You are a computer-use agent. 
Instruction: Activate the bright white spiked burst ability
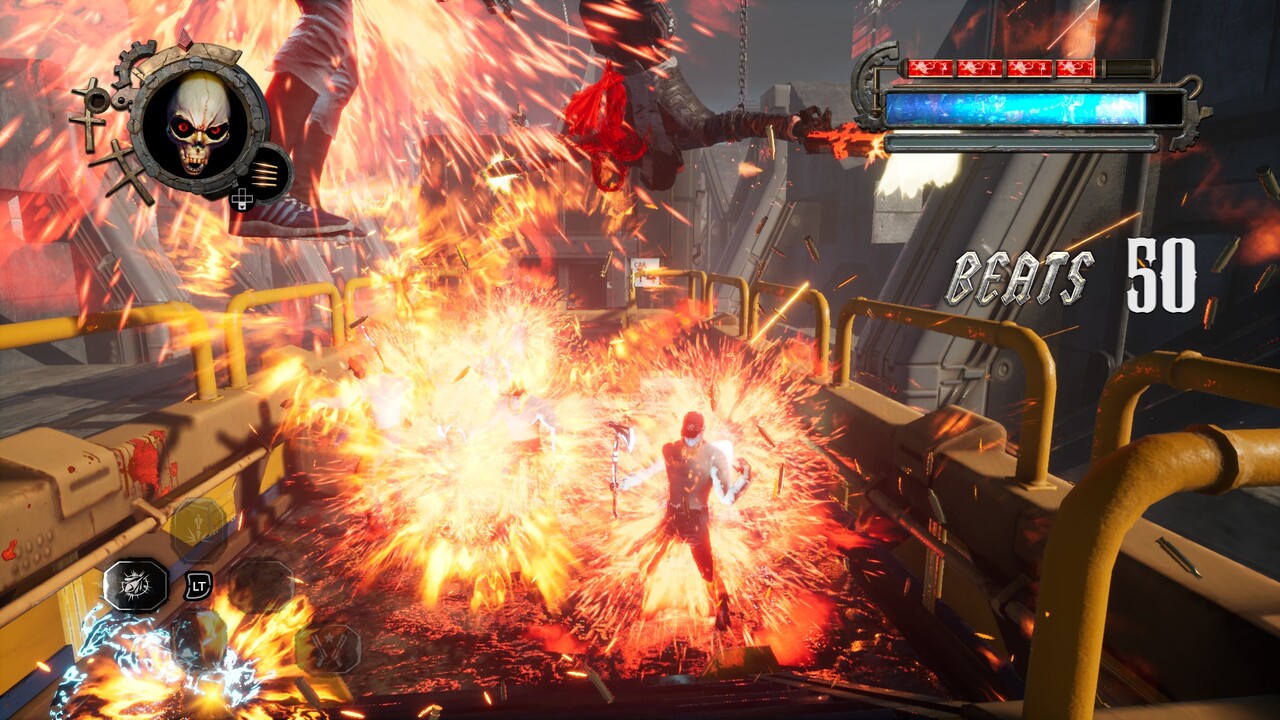135,585
